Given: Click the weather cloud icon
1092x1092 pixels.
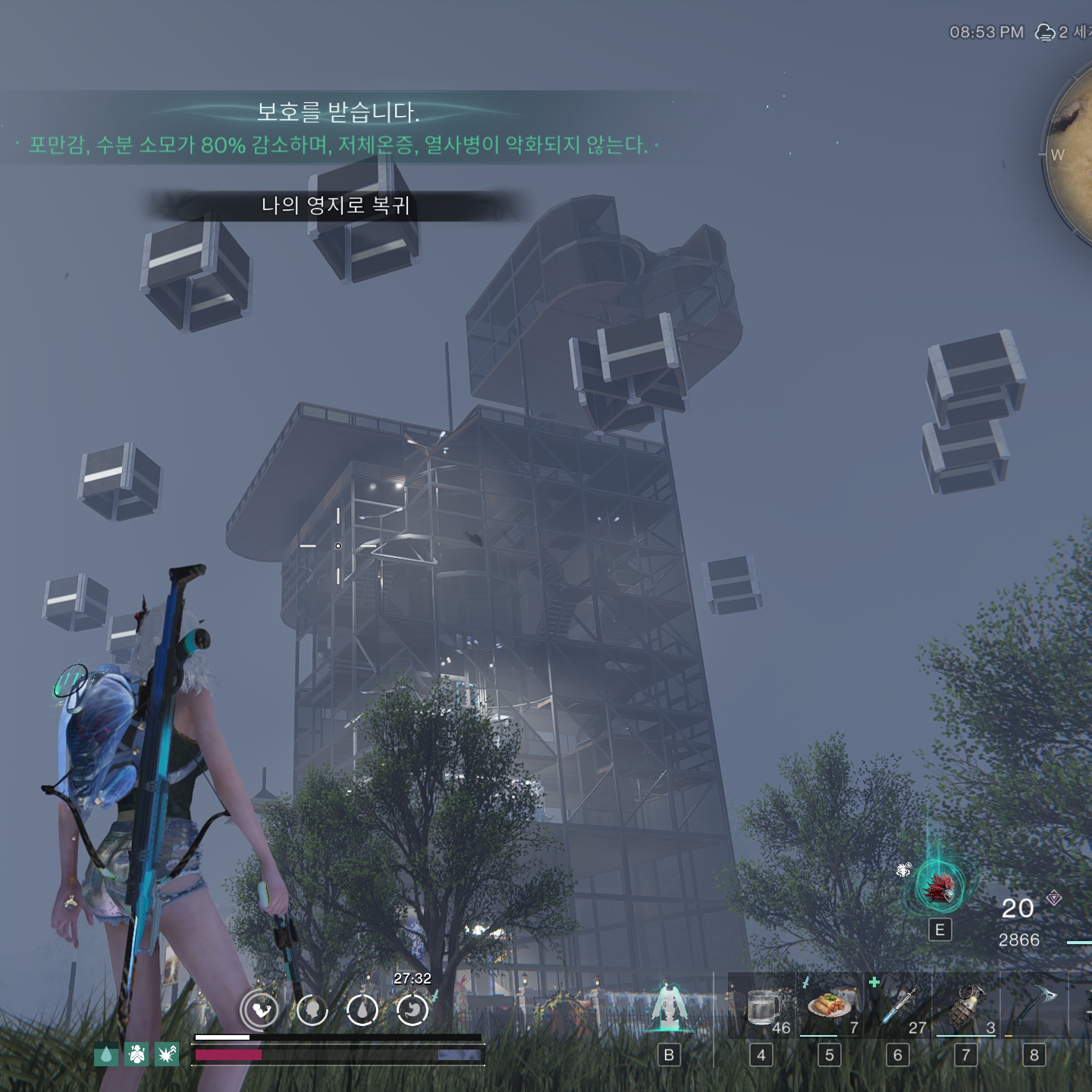Looking at the screenshot, I should pos(1045,32).
